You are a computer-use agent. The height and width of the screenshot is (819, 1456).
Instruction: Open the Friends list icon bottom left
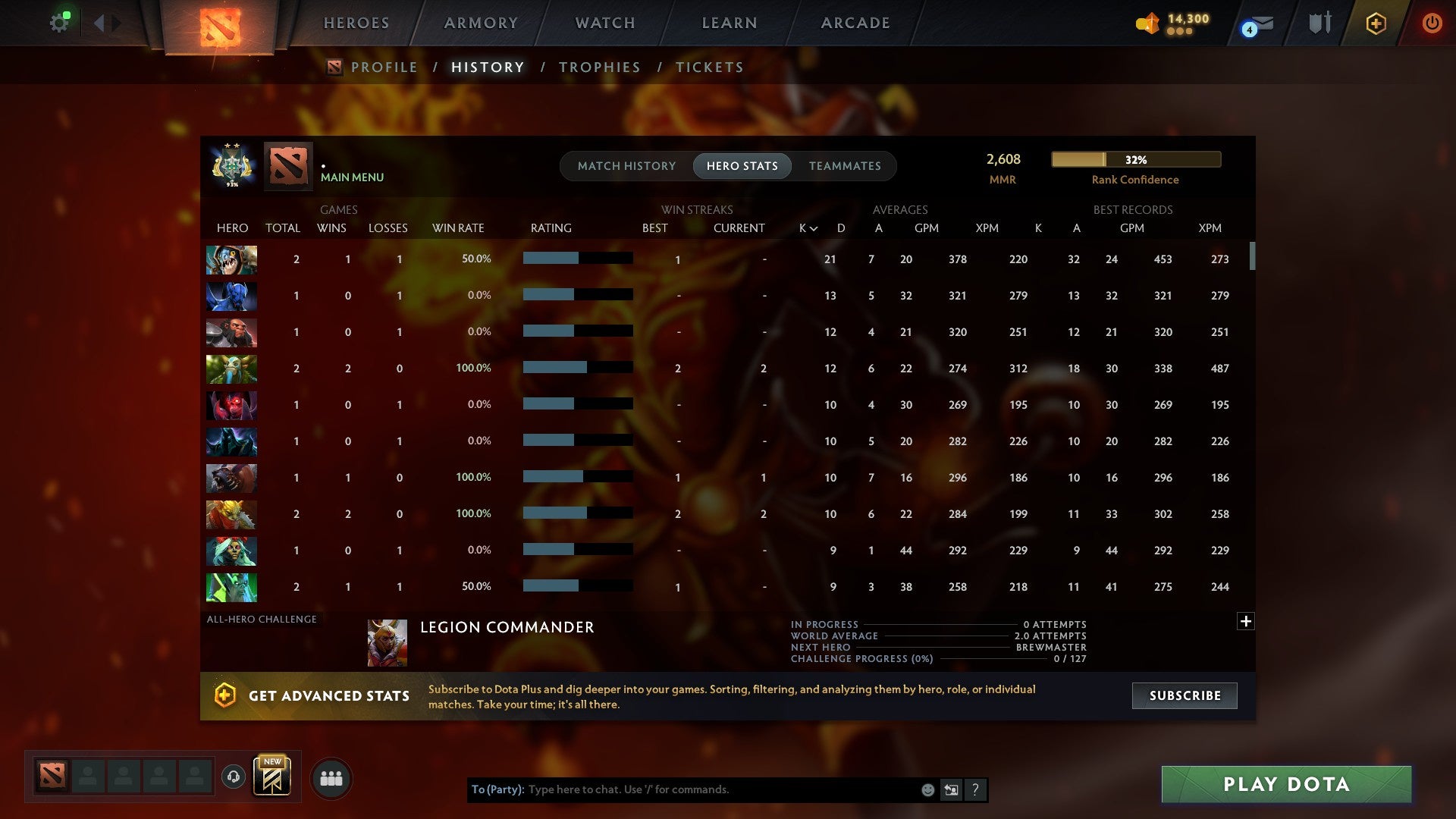(x=331, y=777)
